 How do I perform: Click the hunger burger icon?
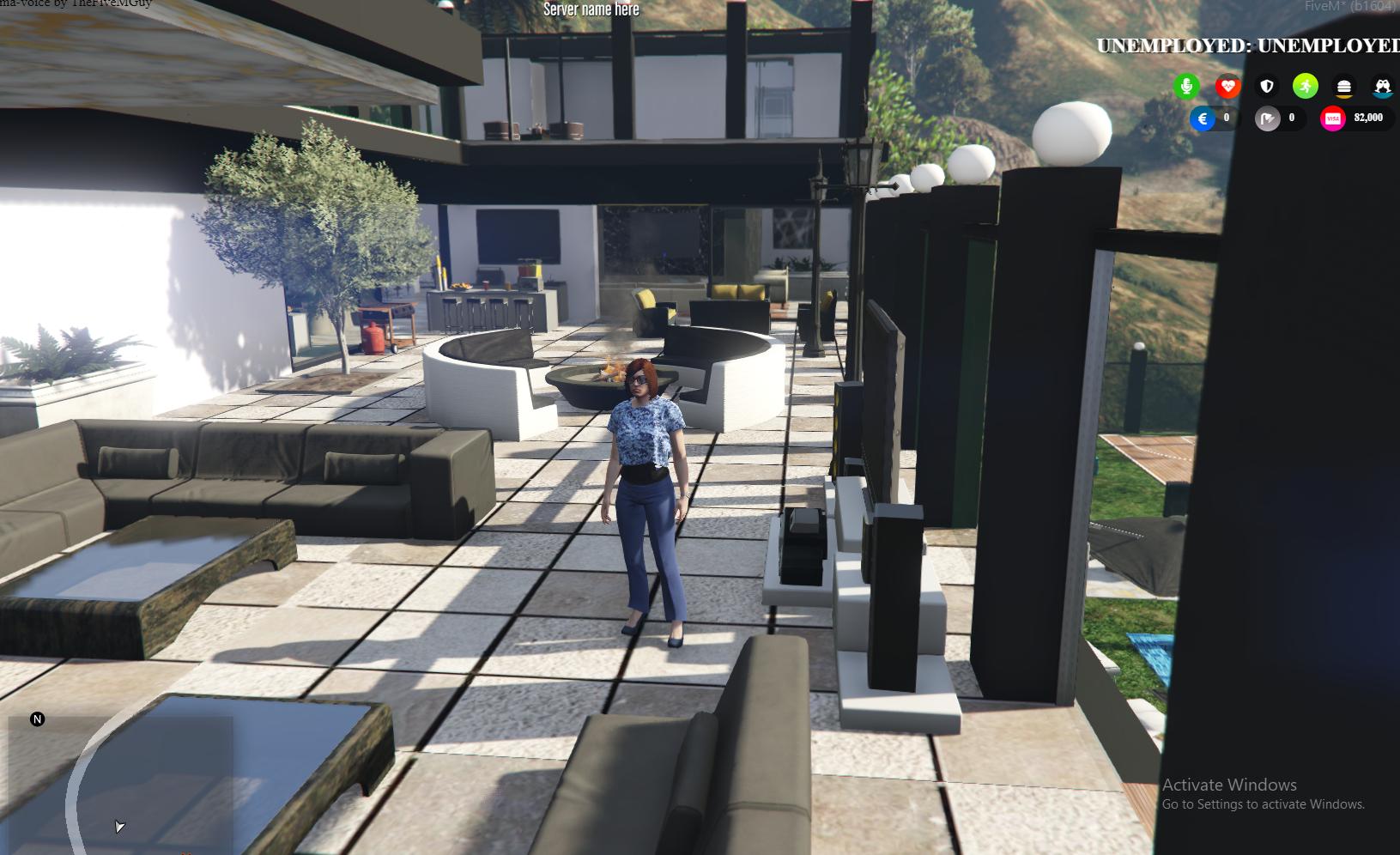tap(1342, 86)
